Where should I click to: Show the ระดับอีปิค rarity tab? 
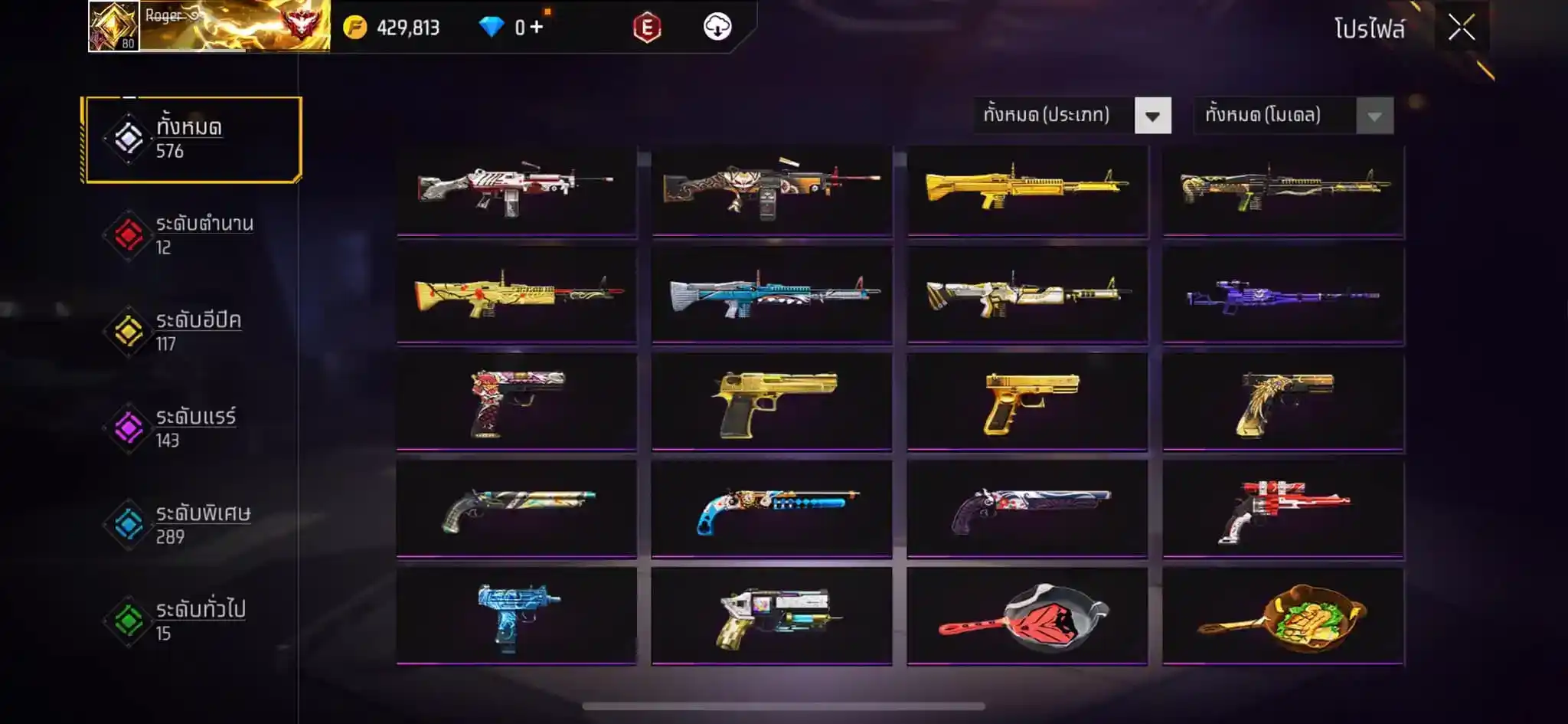(192, 332)
